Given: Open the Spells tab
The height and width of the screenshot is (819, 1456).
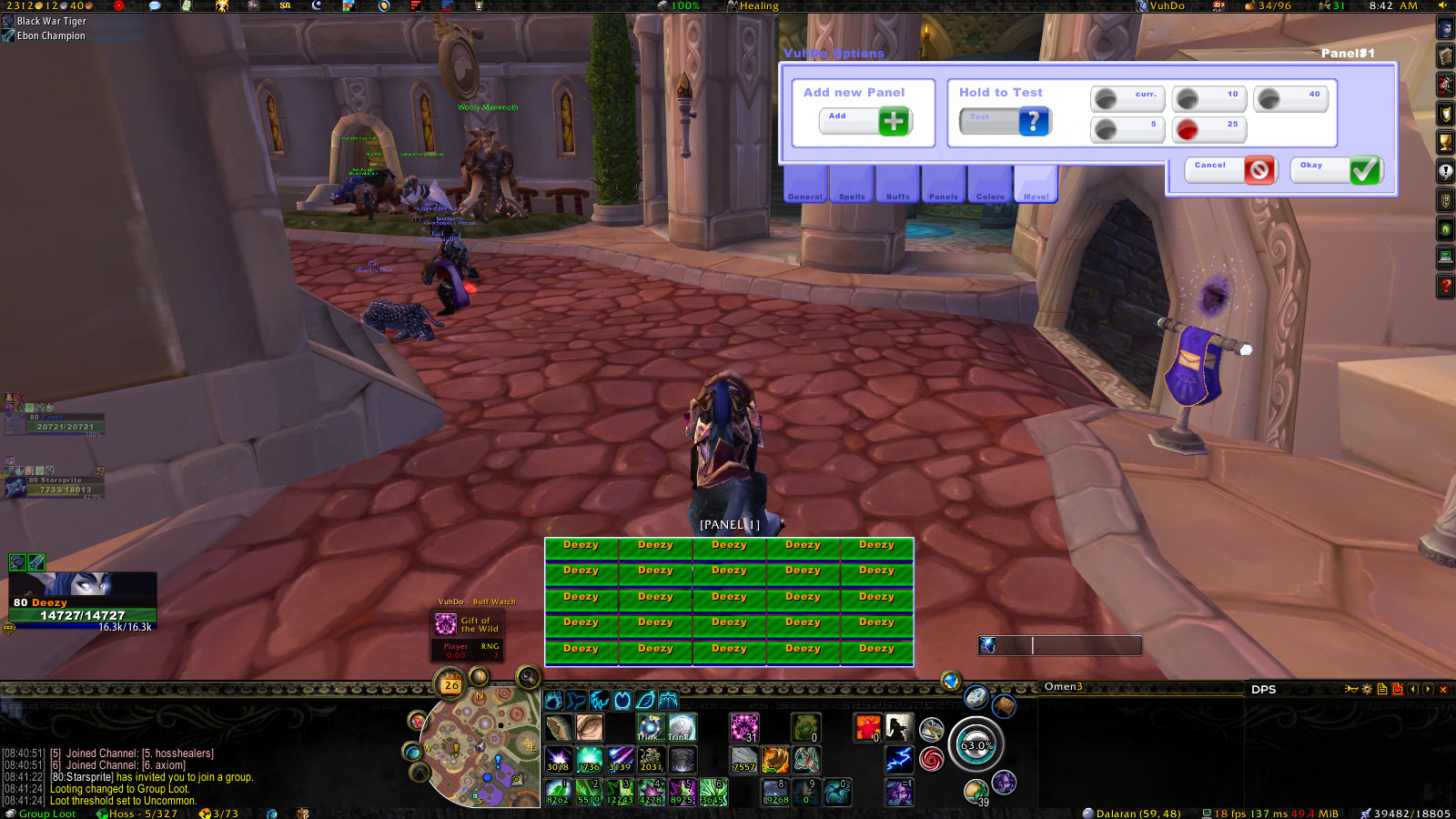Looking at the screenshot, I should [852, 186].
